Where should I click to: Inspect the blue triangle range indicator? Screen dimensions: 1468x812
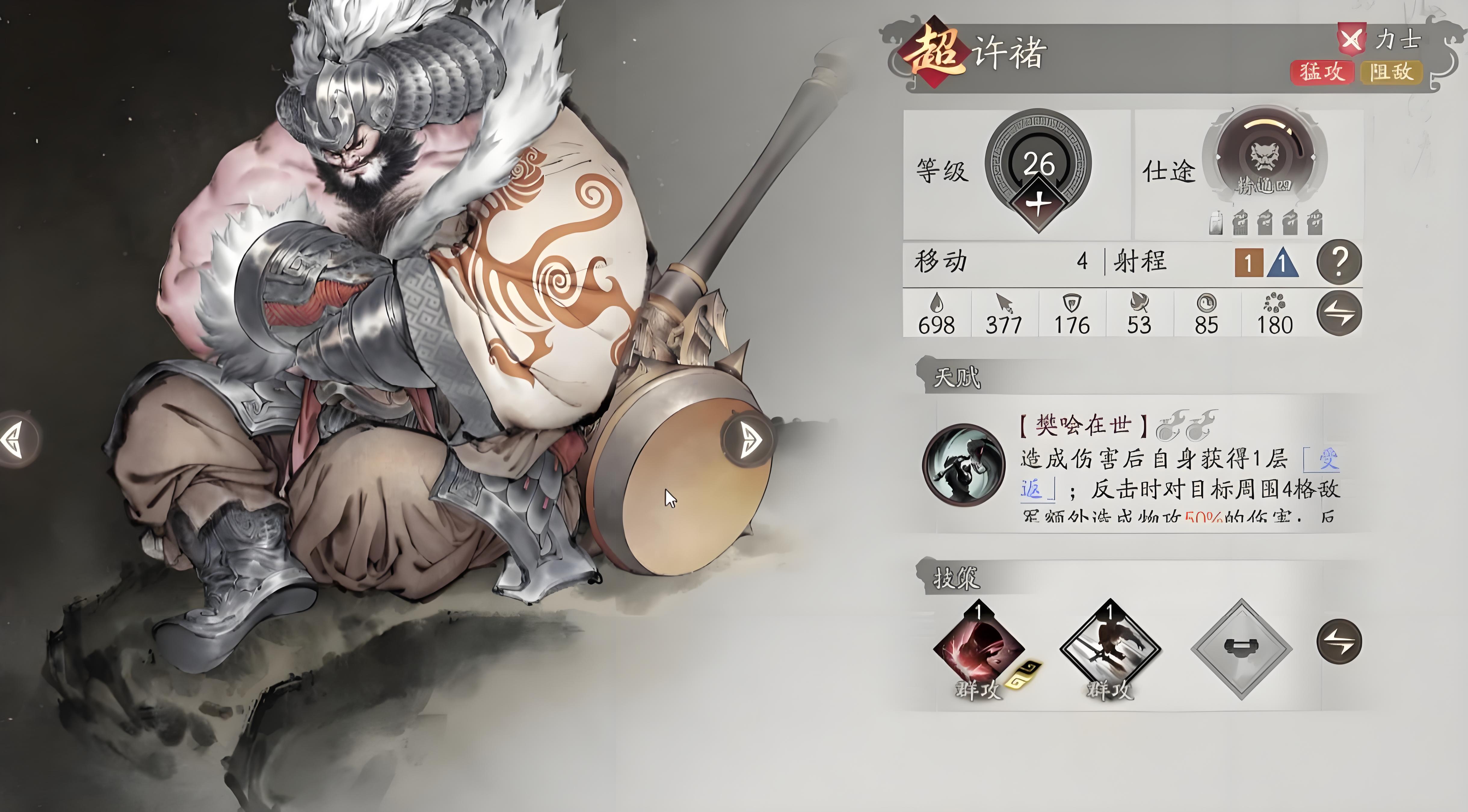point(1282,264)
